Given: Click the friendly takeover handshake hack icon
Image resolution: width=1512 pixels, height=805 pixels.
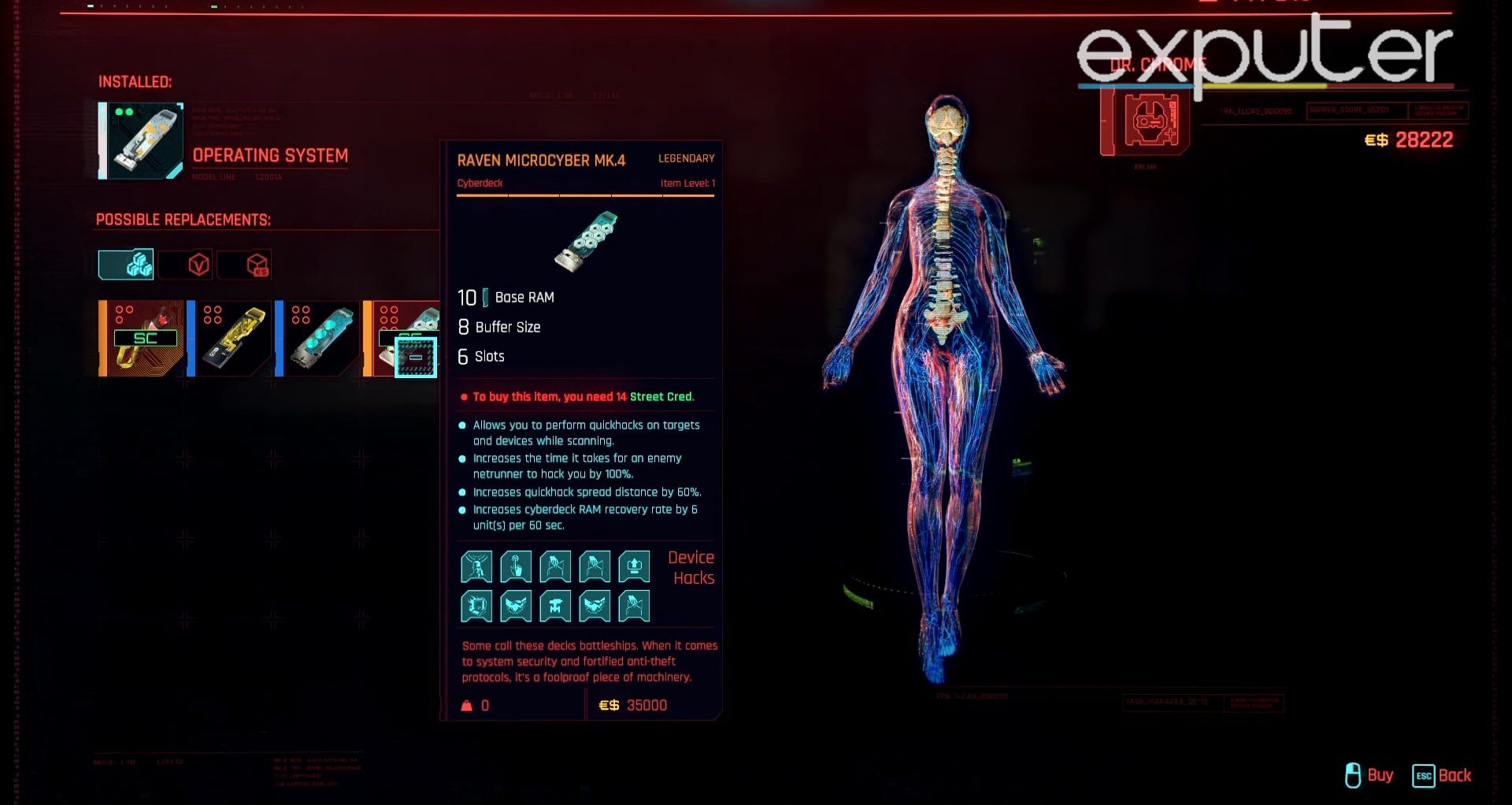Looking at the screenshot, I should 516,605.
